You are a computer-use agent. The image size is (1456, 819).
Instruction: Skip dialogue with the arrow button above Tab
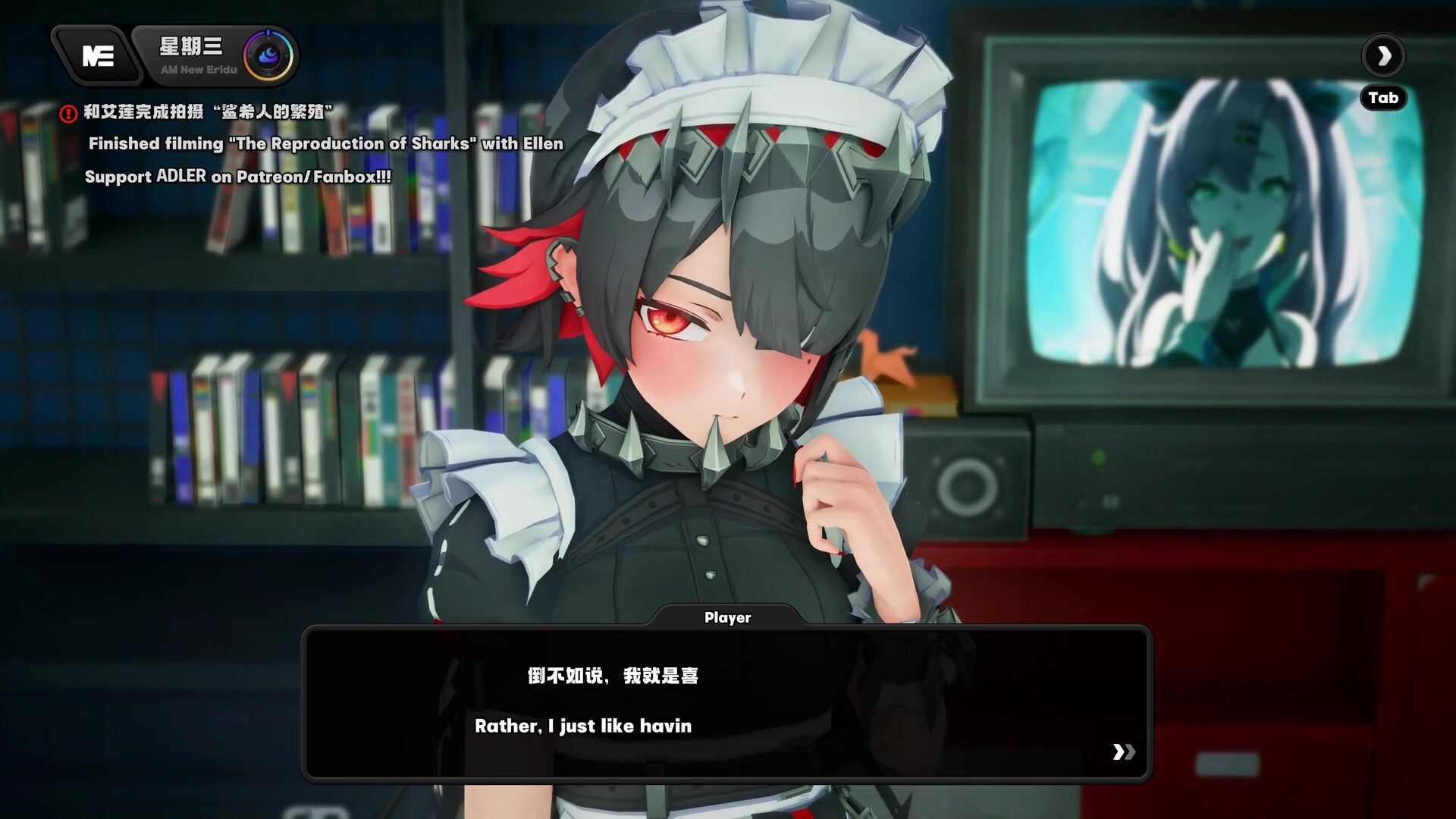point(1383,55)
